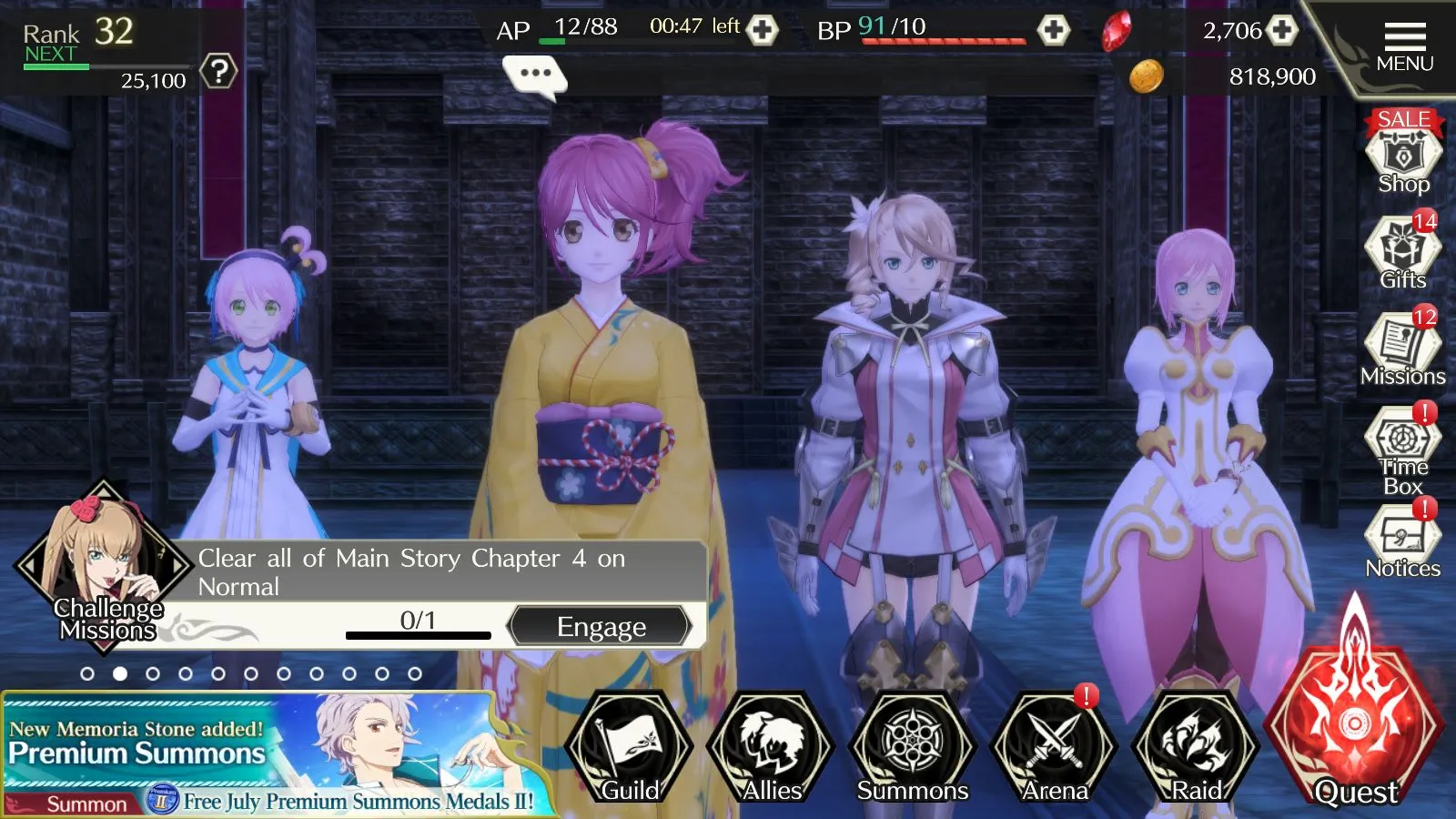Read the Notices
This screenshot has width=1456, height=819.
tap(1402, 543)
